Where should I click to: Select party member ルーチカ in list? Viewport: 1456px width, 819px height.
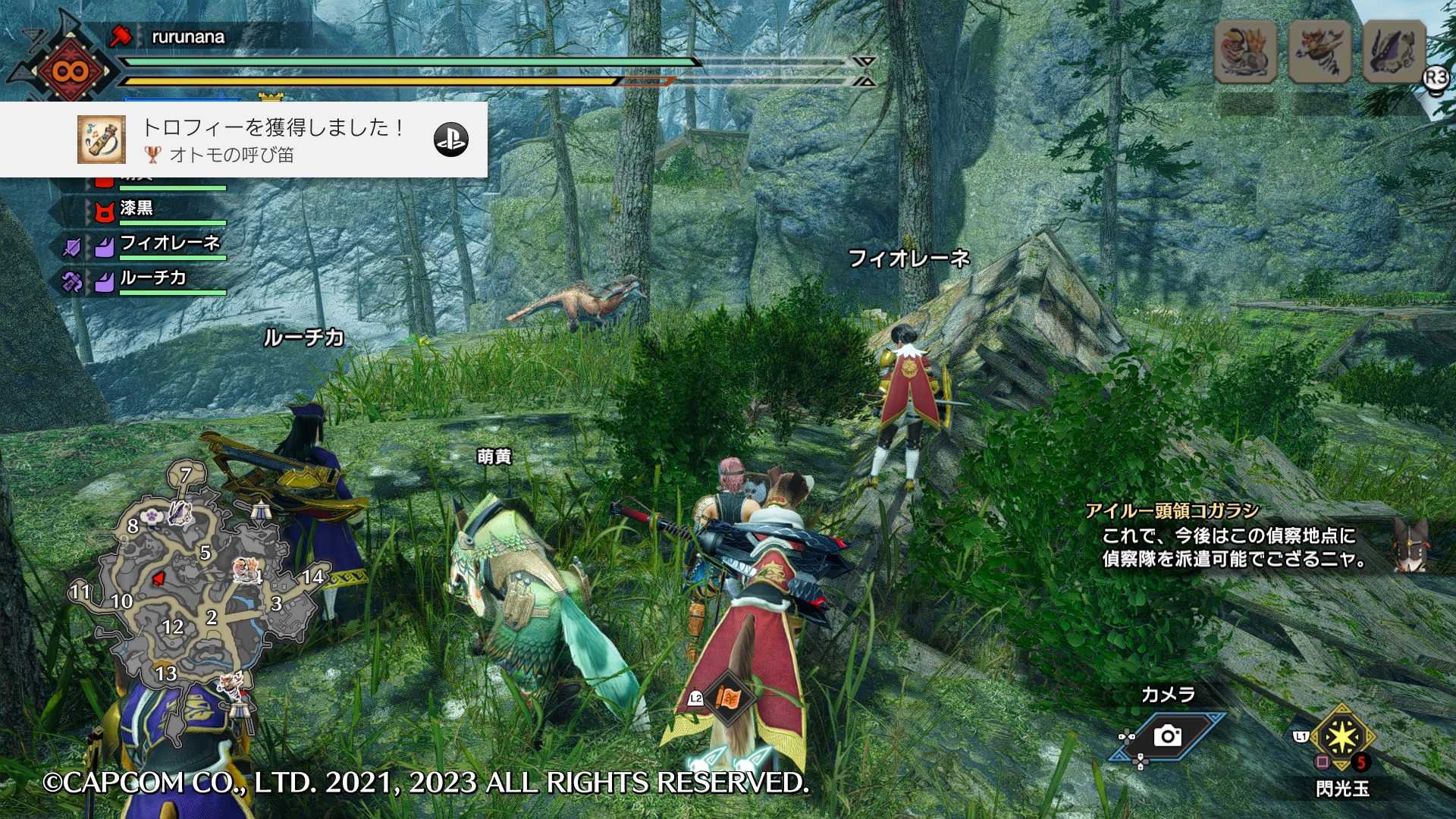[153, 278]
